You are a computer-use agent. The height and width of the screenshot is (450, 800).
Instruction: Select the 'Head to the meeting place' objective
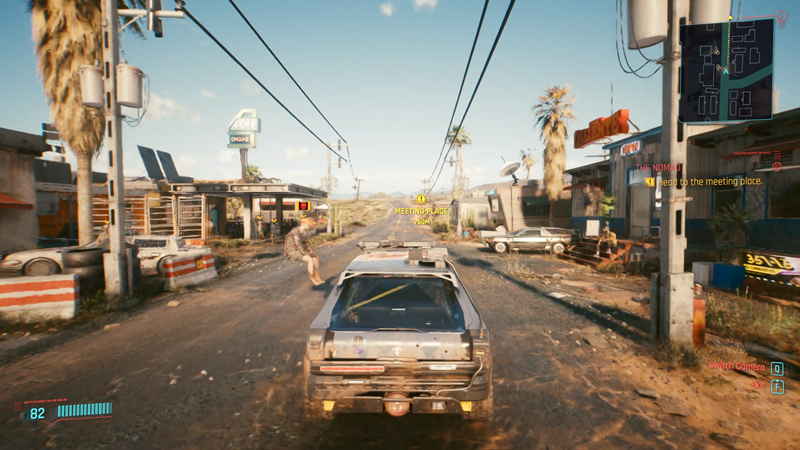[710, 181]
